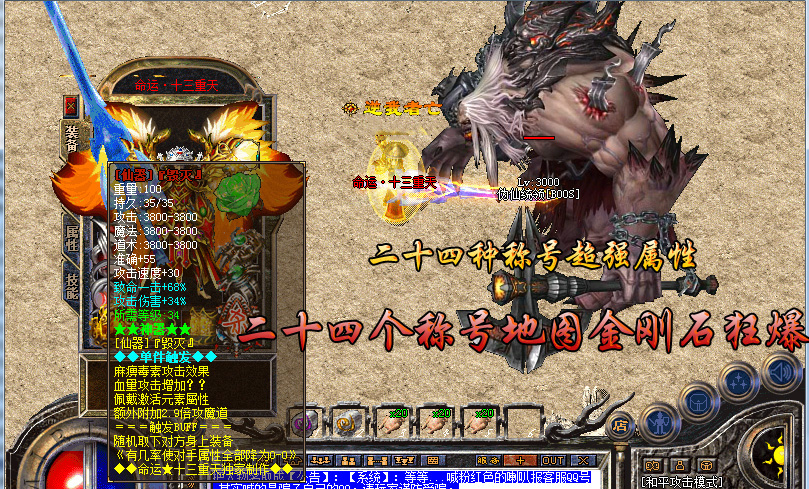This screenshot has height=489, width=809.
Task: Close the character equipment panel
Action: (x=71, y=104)
